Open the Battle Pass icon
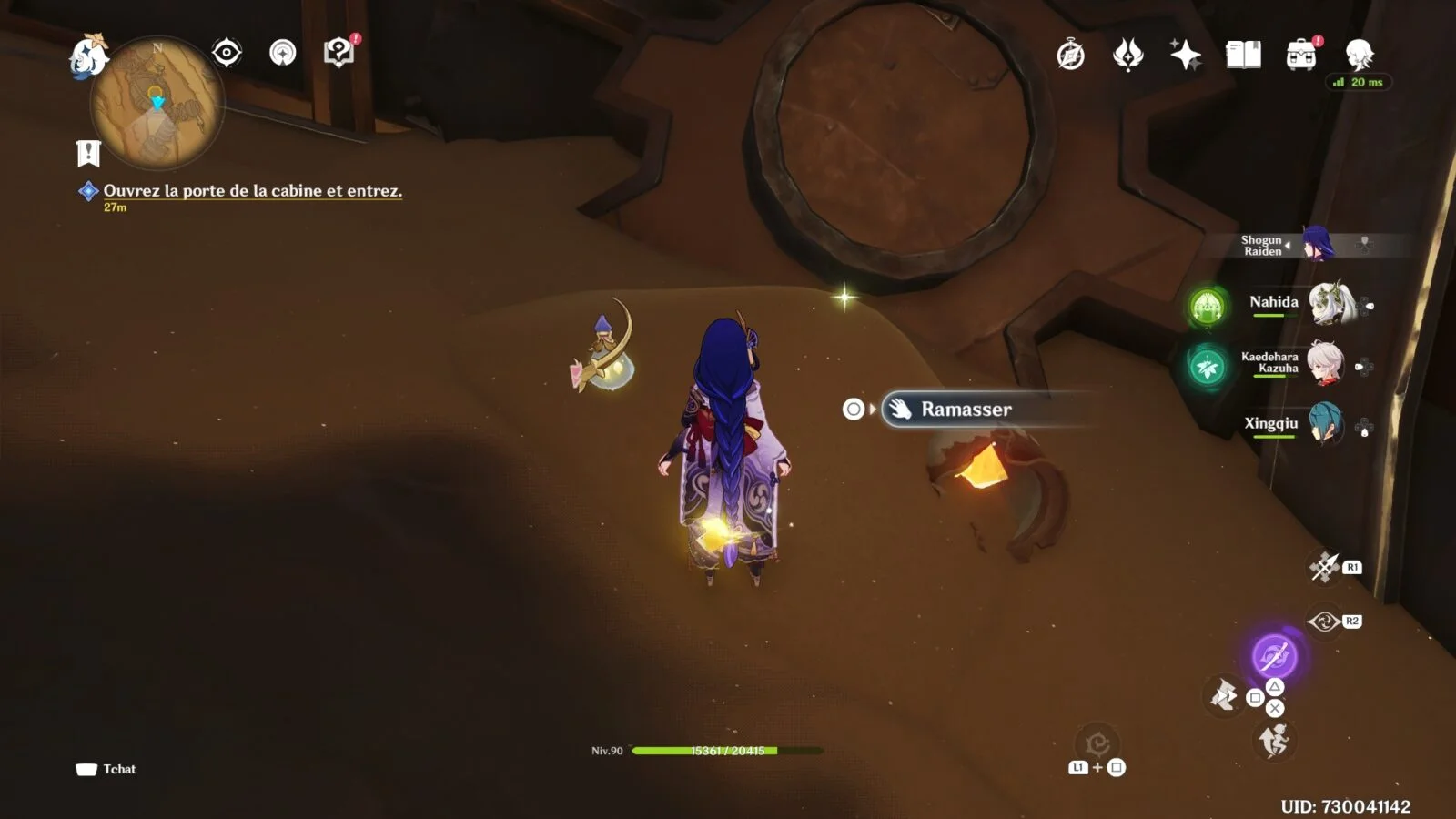Viewport: 1456px width, 819px height. 1128,56
